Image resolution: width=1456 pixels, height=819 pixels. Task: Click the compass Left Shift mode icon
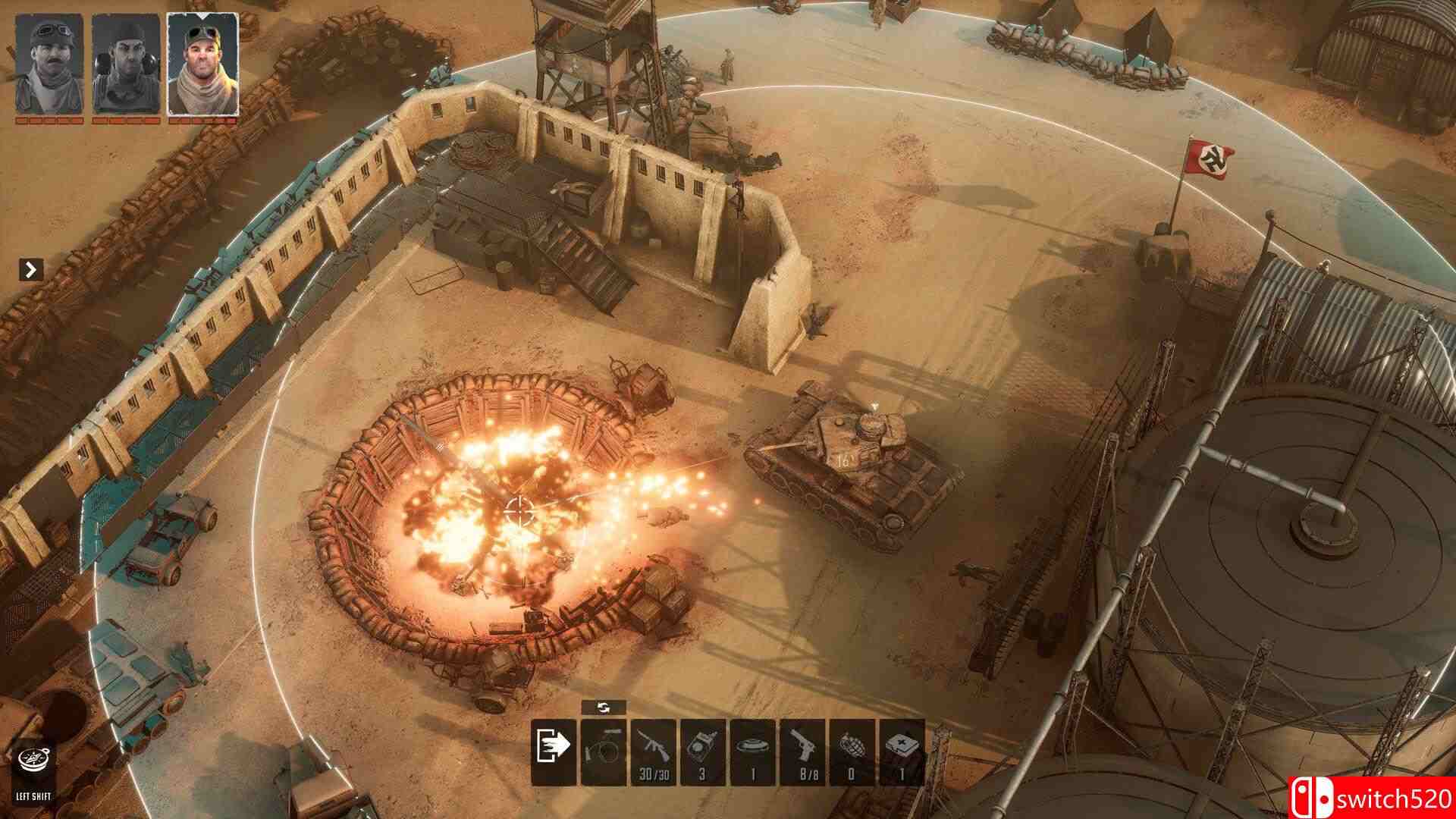coord(33,761)
